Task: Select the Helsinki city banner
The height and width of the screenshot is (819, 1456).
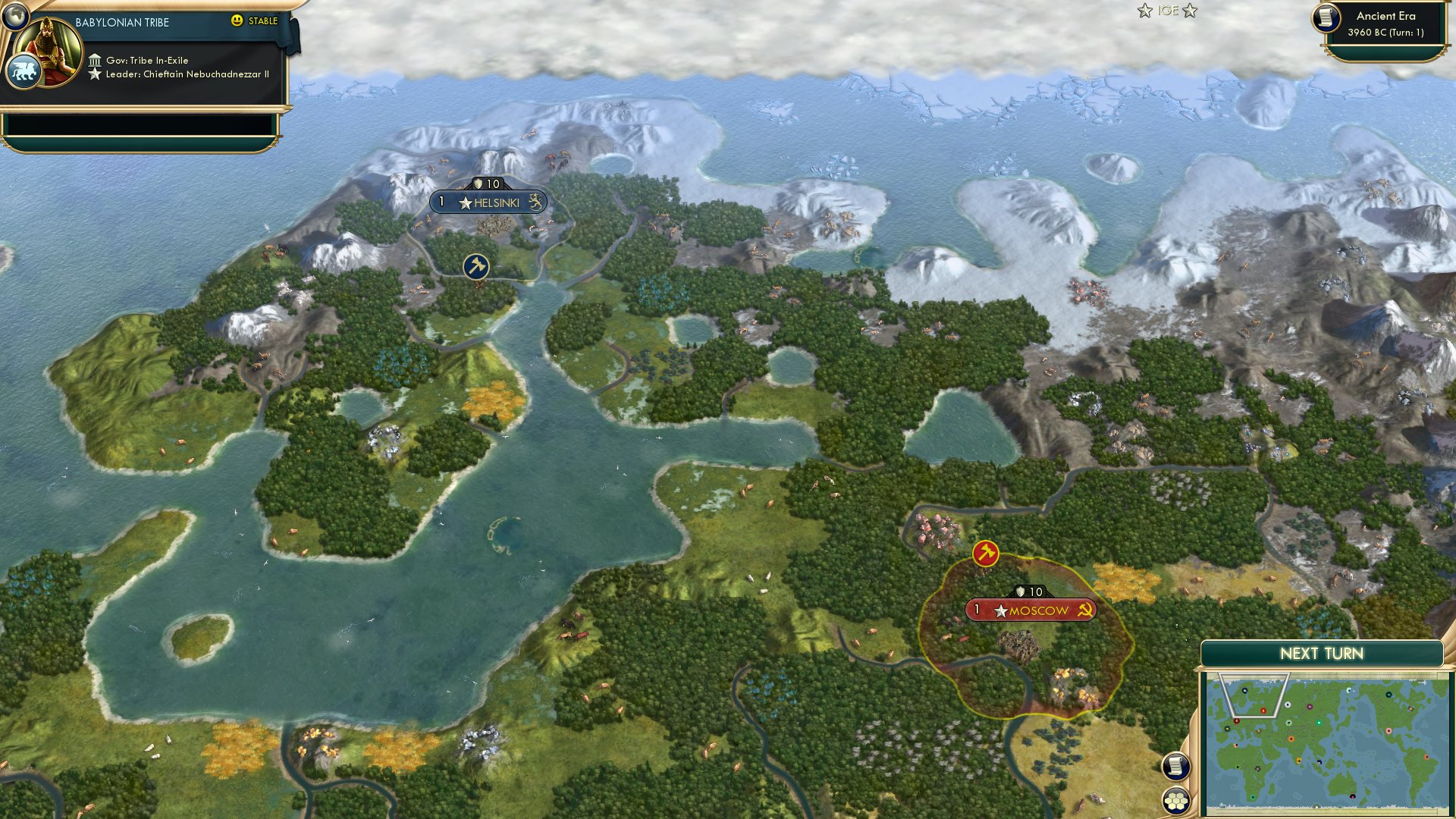Action: [x=488, y=202]
